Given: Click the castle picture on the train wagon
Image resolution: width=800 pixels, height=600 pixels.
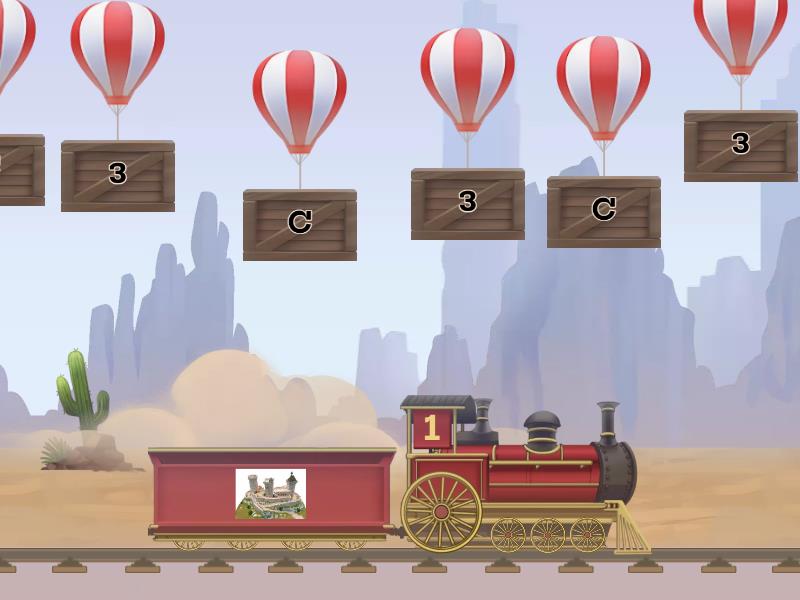Looking at the screenshot, I should pyautogui.click(x=270, y=494).
